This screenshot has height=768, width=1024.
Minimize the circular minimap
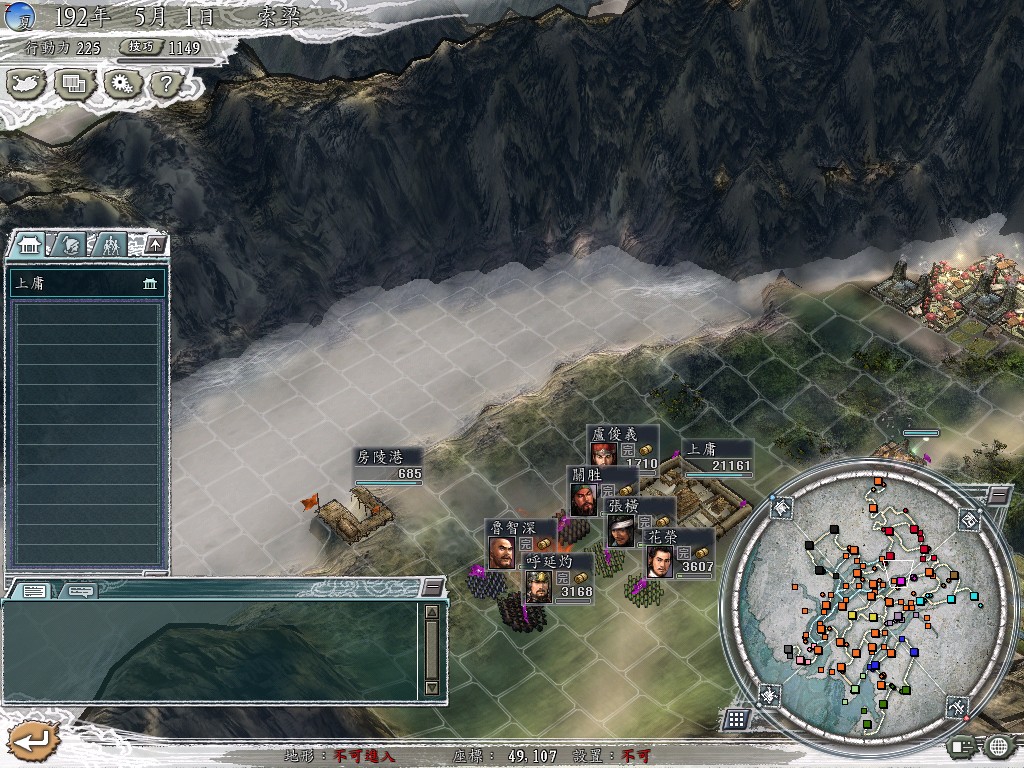pyautogui.click(x=998, y=495)
